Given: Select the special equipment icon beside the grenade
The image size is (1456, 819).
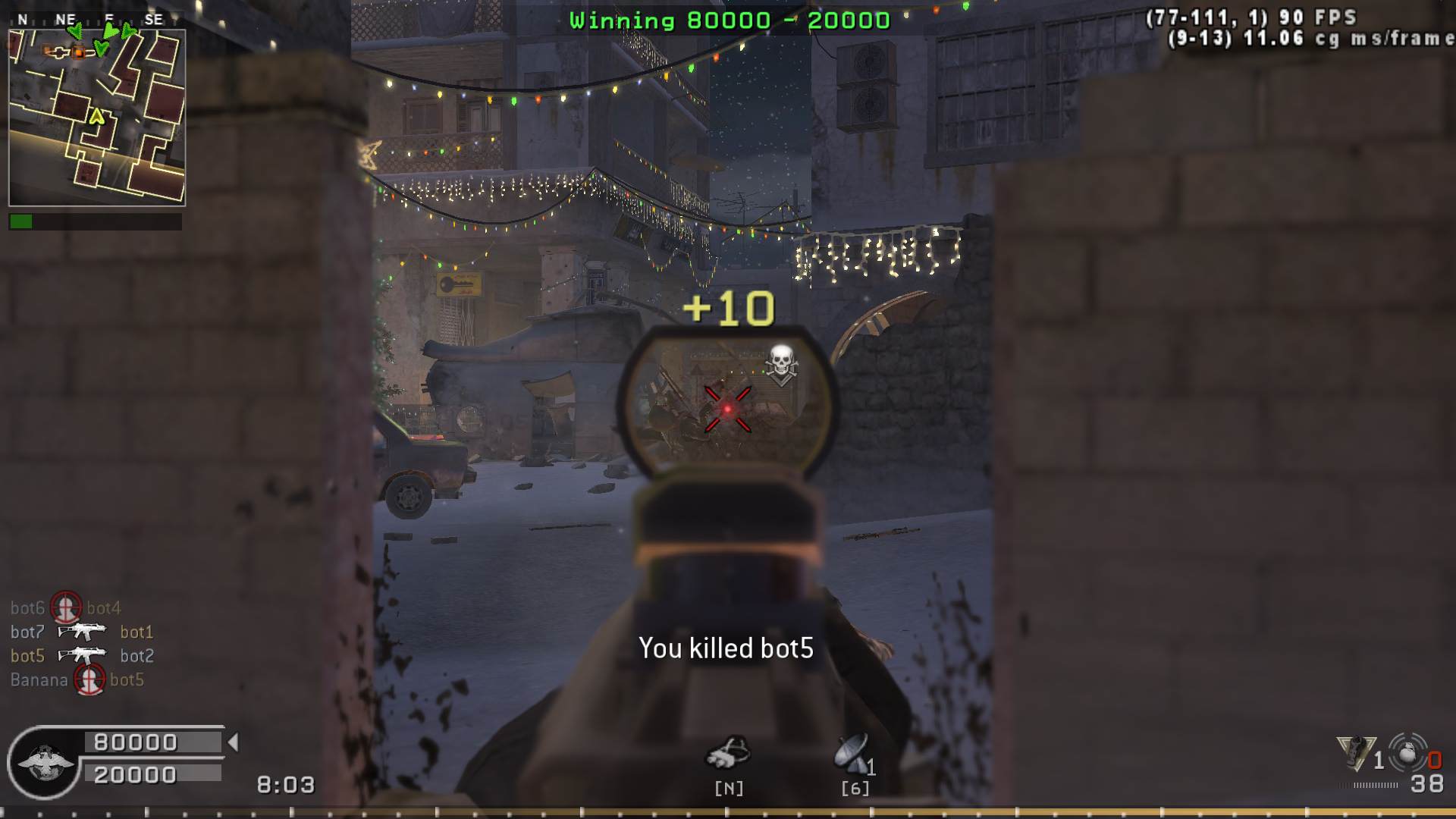Looking at the screenshot, I should click(x=1356, y=753).
